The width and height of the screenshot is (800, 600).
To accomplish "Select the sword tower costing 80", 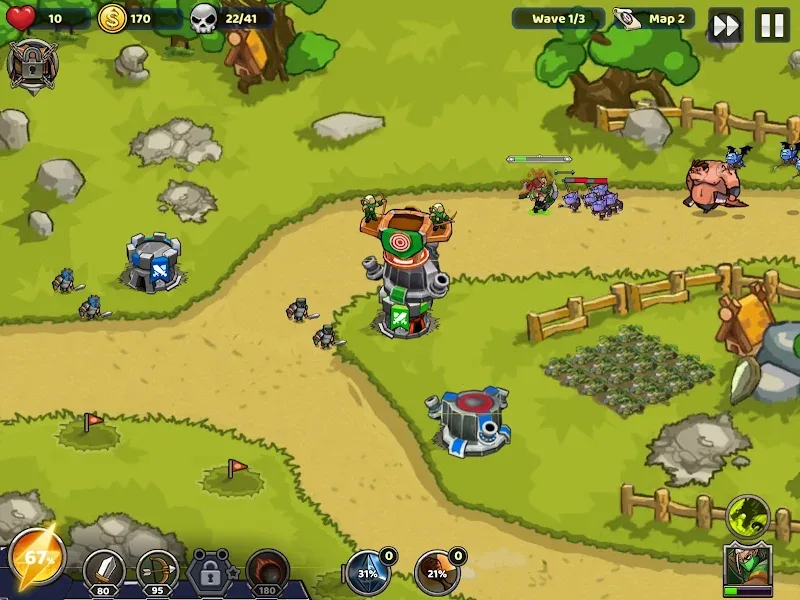I will [x=104, y=572].
